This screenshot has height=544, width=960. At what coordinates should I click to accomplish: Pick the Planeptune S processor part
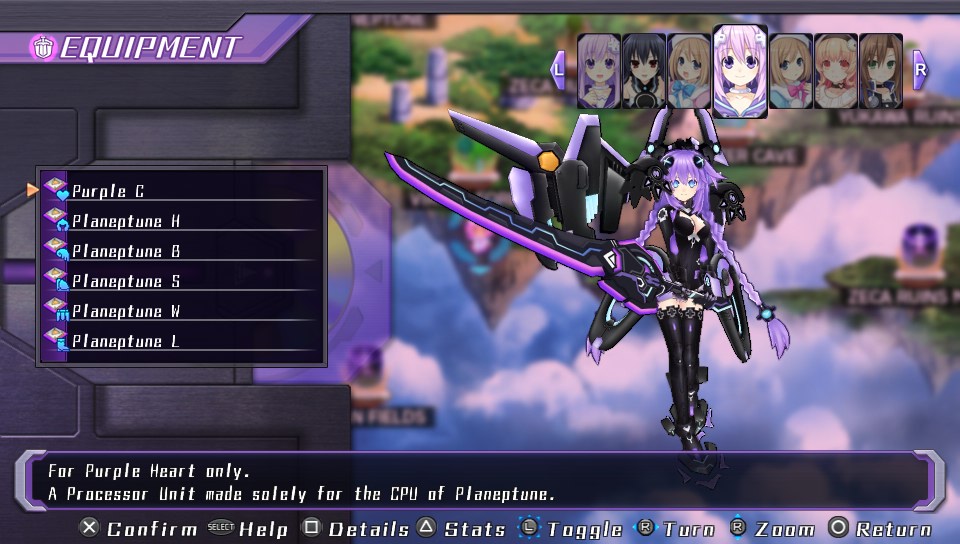click(x=180, y=281)
